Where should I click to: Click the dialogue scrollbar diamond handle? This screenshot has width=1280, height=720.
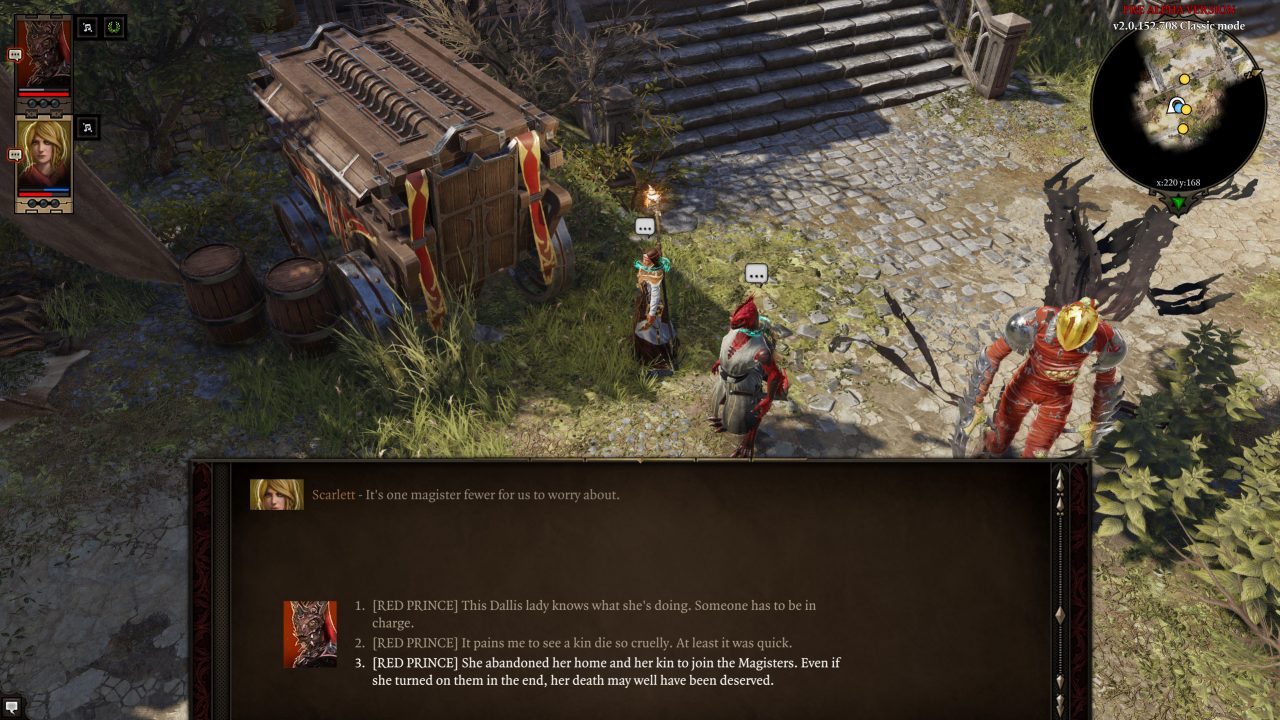[x=1060, y=614]
